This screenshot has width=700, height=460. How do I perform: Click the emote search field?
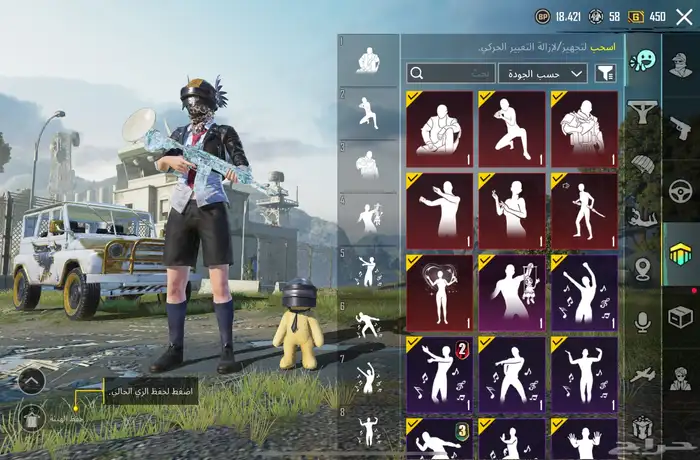451,73
